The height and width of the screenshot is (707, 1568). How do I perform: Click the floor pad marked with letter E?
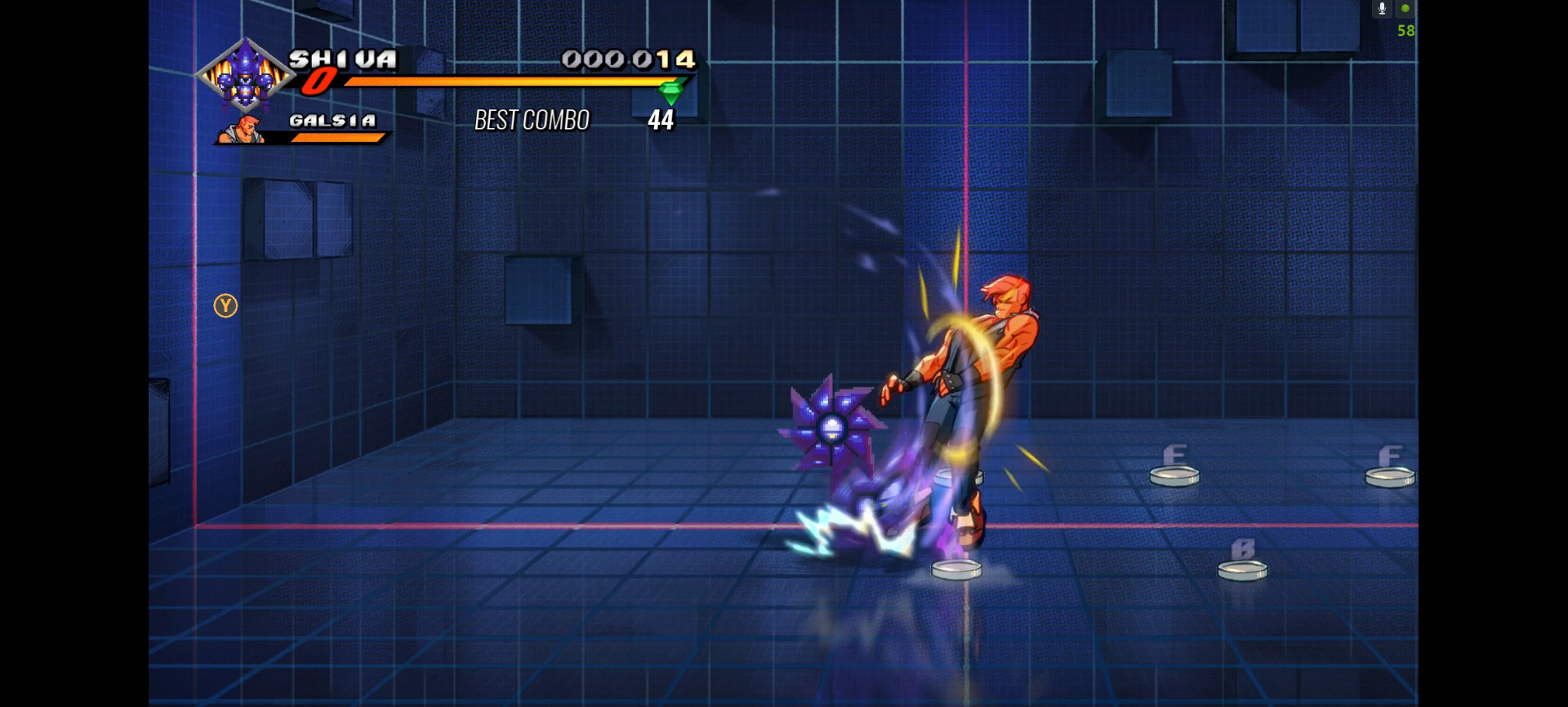(1174, 478)
